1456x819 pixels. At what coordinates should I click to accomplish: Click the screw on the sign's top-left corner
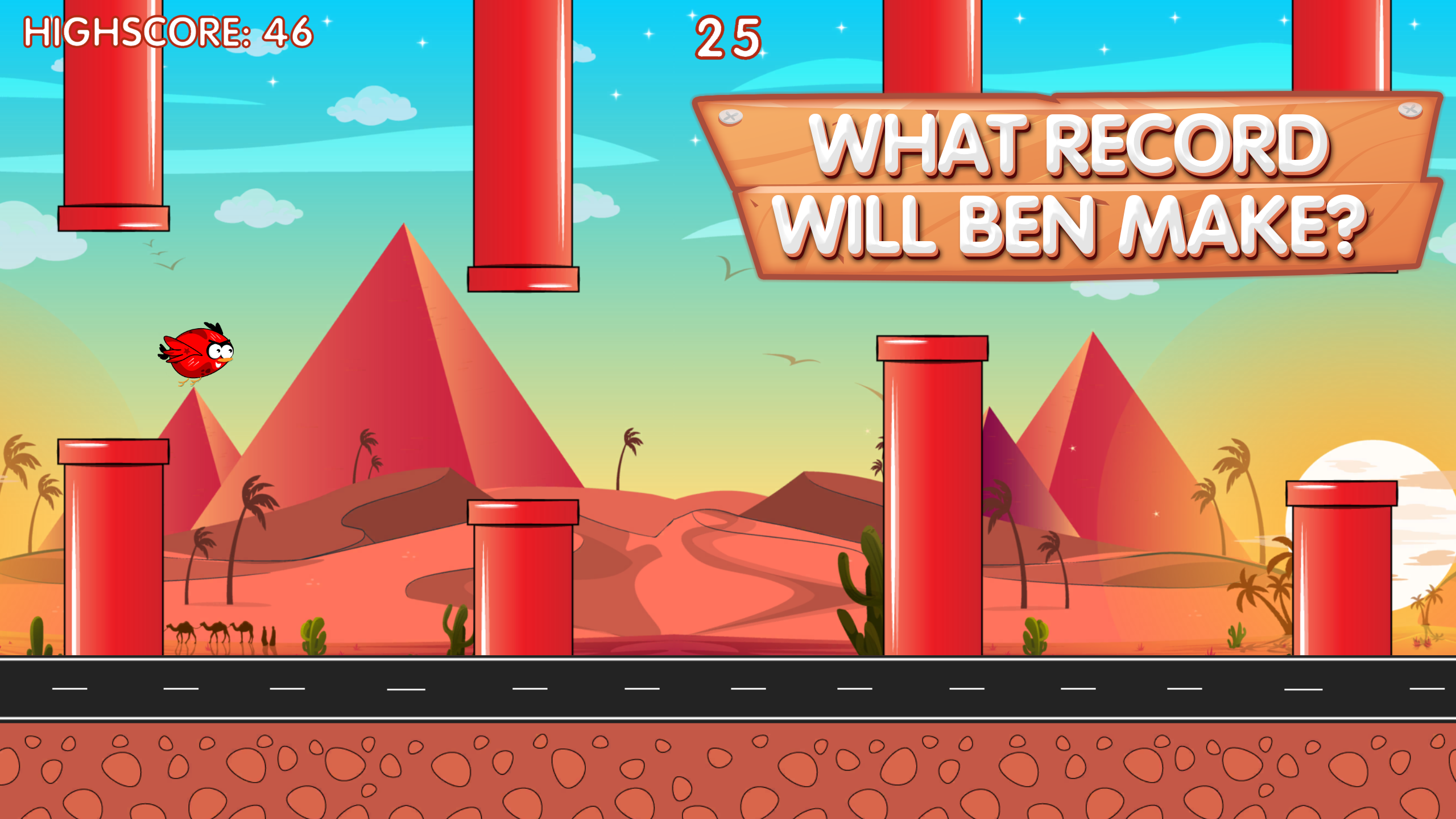pos(731,118)
